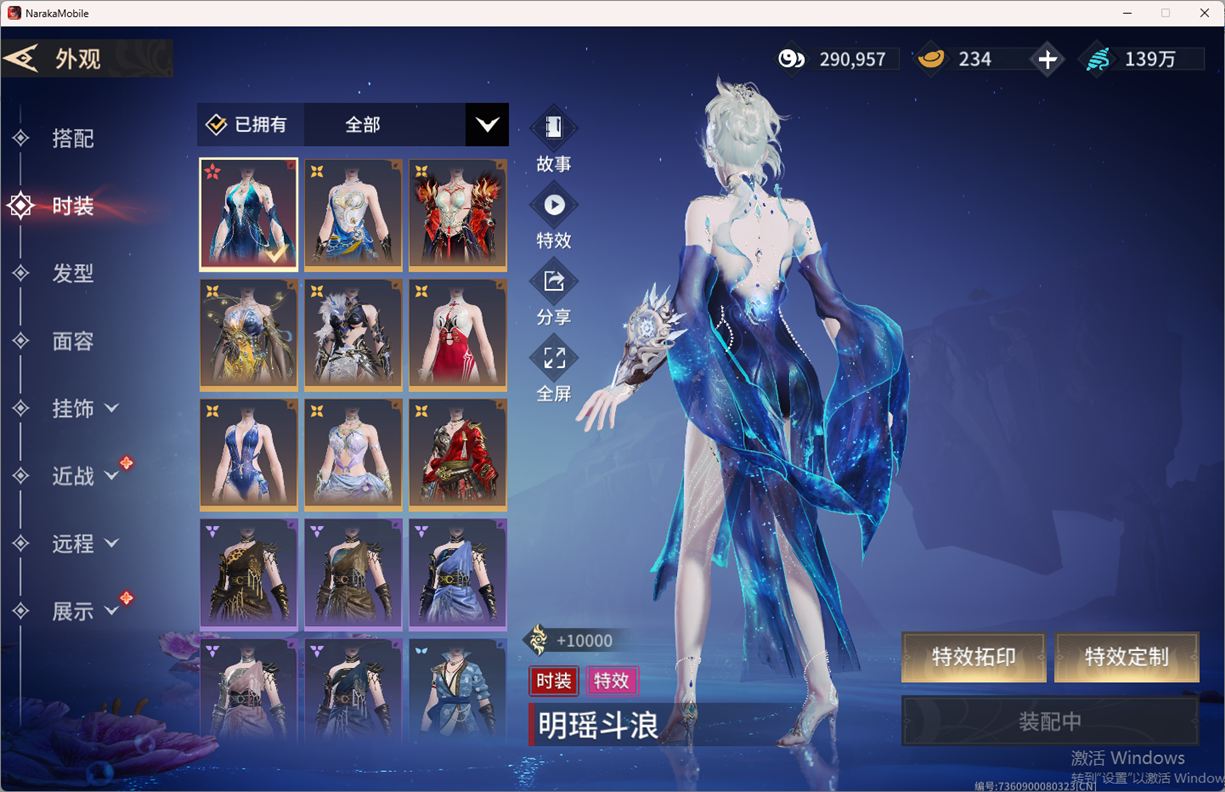This screenshot has height=792, width=1225.
Task: Open the 搭配 outfit section
Action: (x=72, y=138)
